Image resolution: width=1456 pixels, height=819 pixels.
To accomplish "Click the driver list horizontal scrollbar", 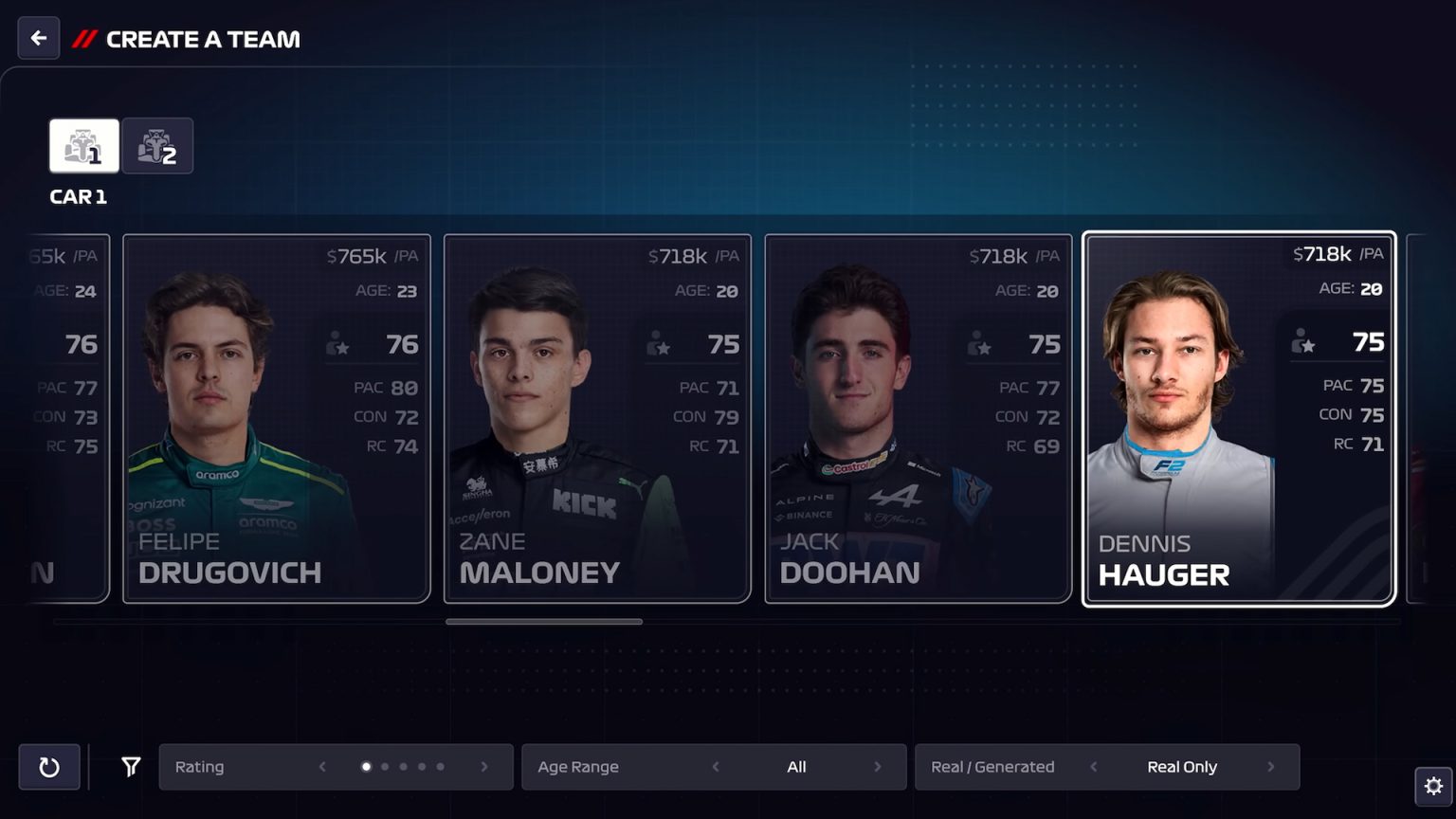I will [x=543, y=621].
